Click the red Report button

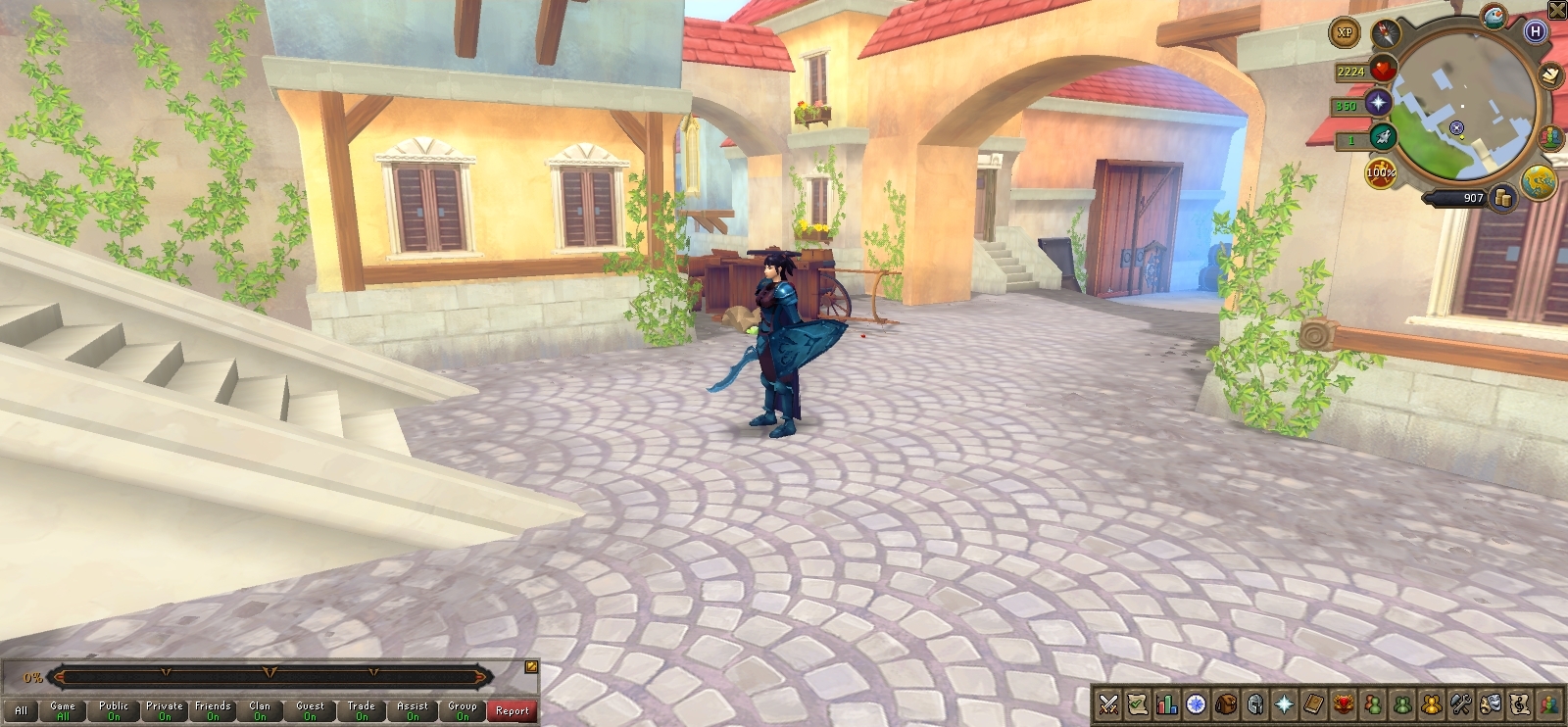pos(512,710)
